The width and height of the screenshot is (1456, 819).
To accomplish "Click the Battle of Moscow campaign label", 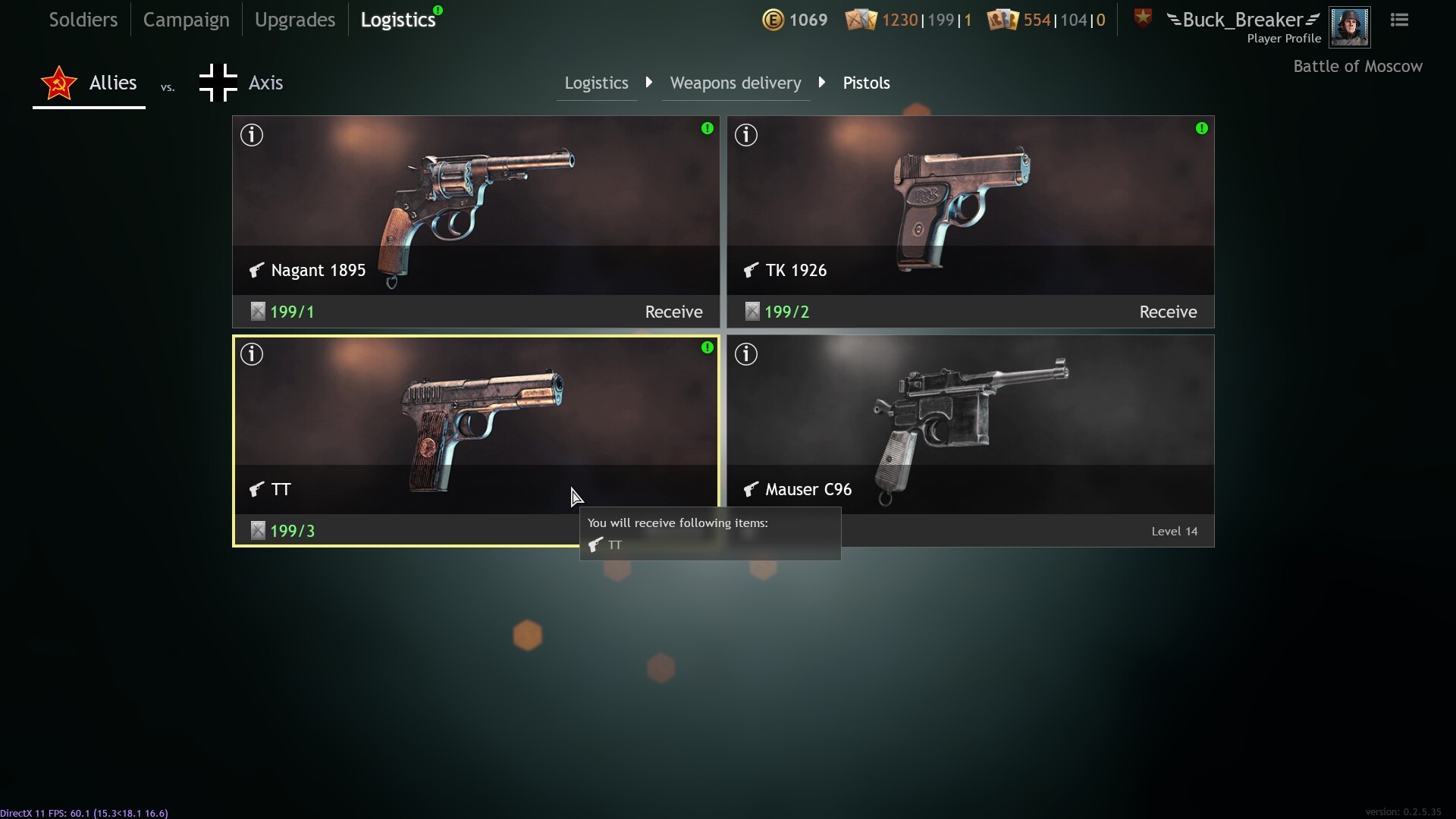I will pos(1357,67).
